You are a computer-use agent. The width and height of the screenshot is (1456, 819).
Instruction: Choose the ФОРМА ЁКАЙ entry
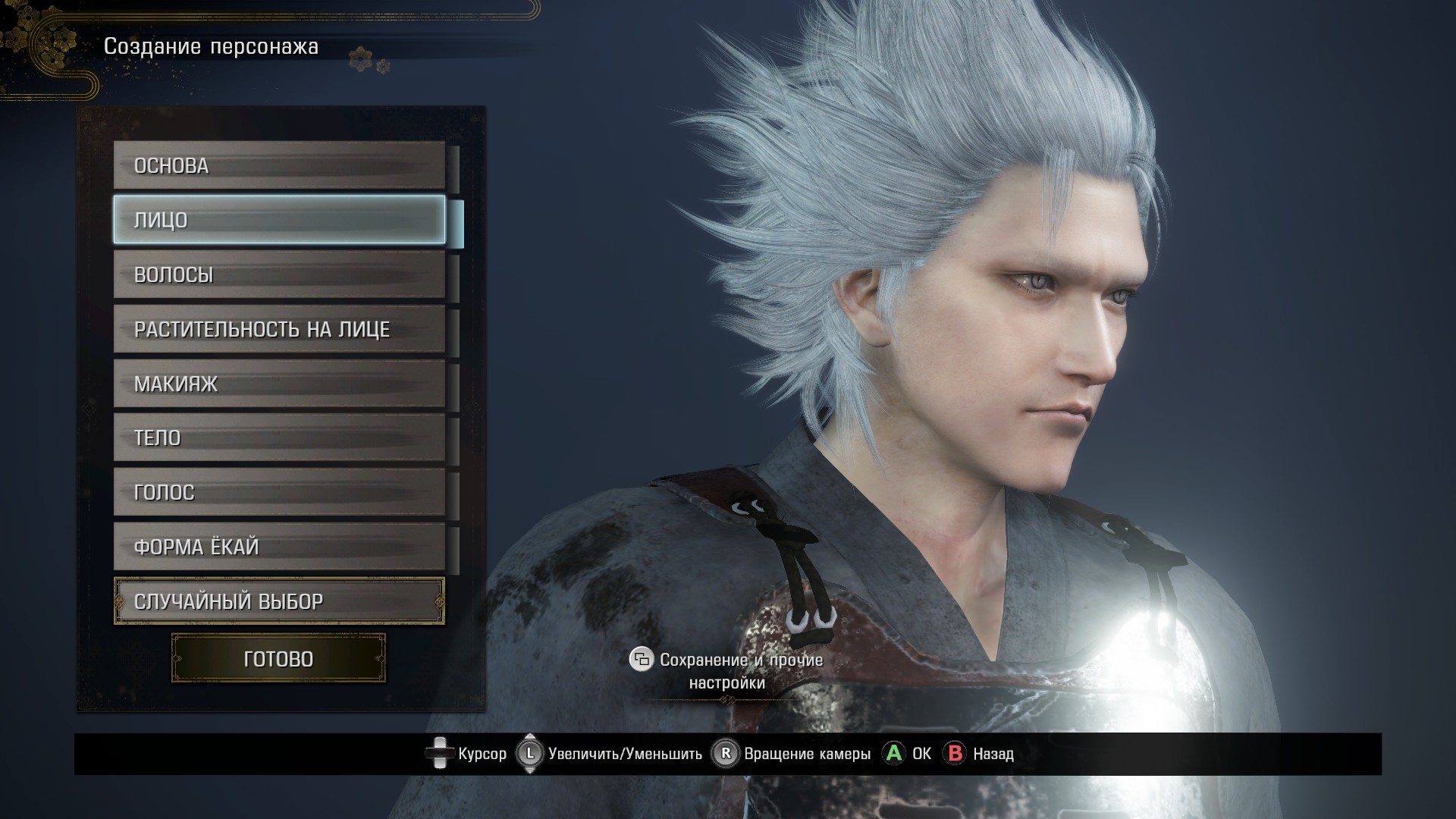[279, 547]
